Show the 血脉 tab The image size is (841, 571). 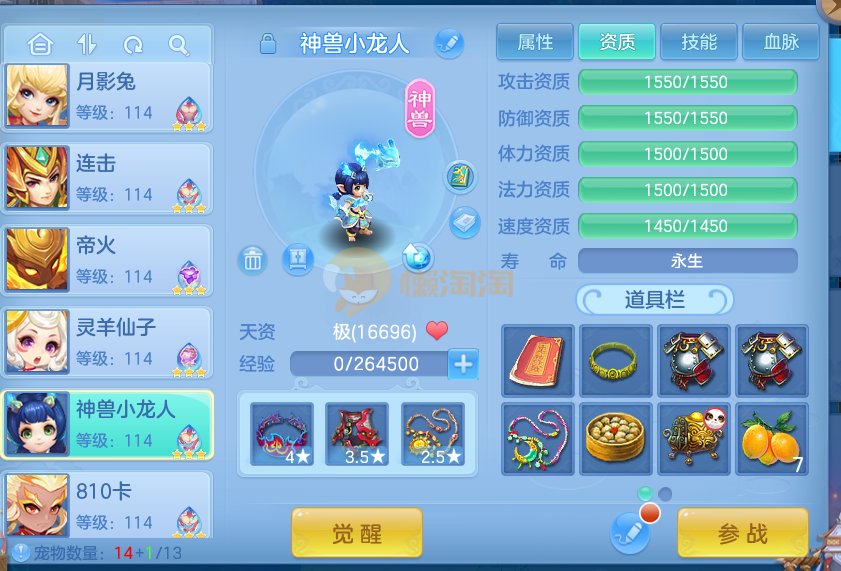click(780, 42)
